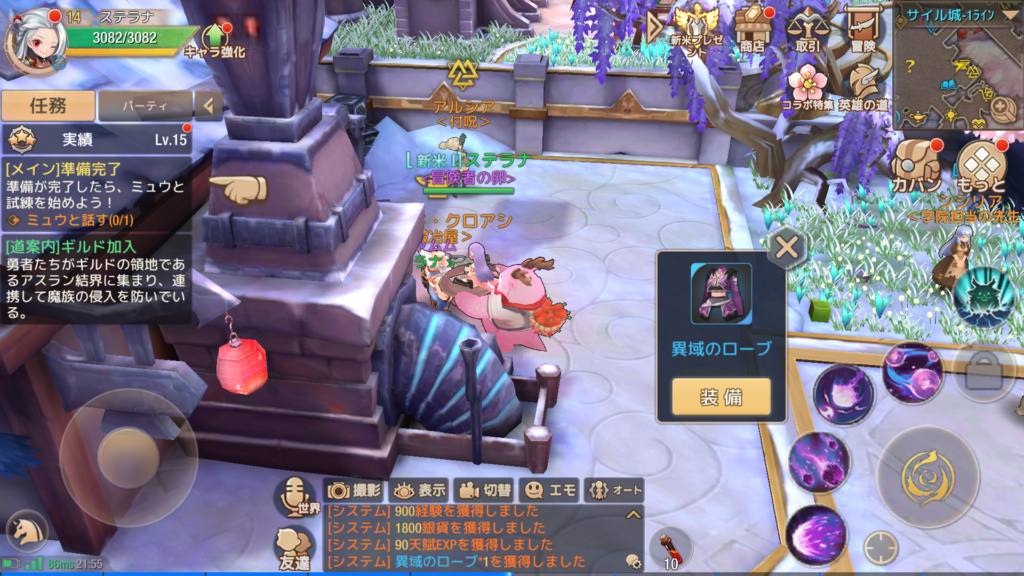Open the 商店 shop
Image resolution: width=1024 pixels, height=576 pixels.
750,28
